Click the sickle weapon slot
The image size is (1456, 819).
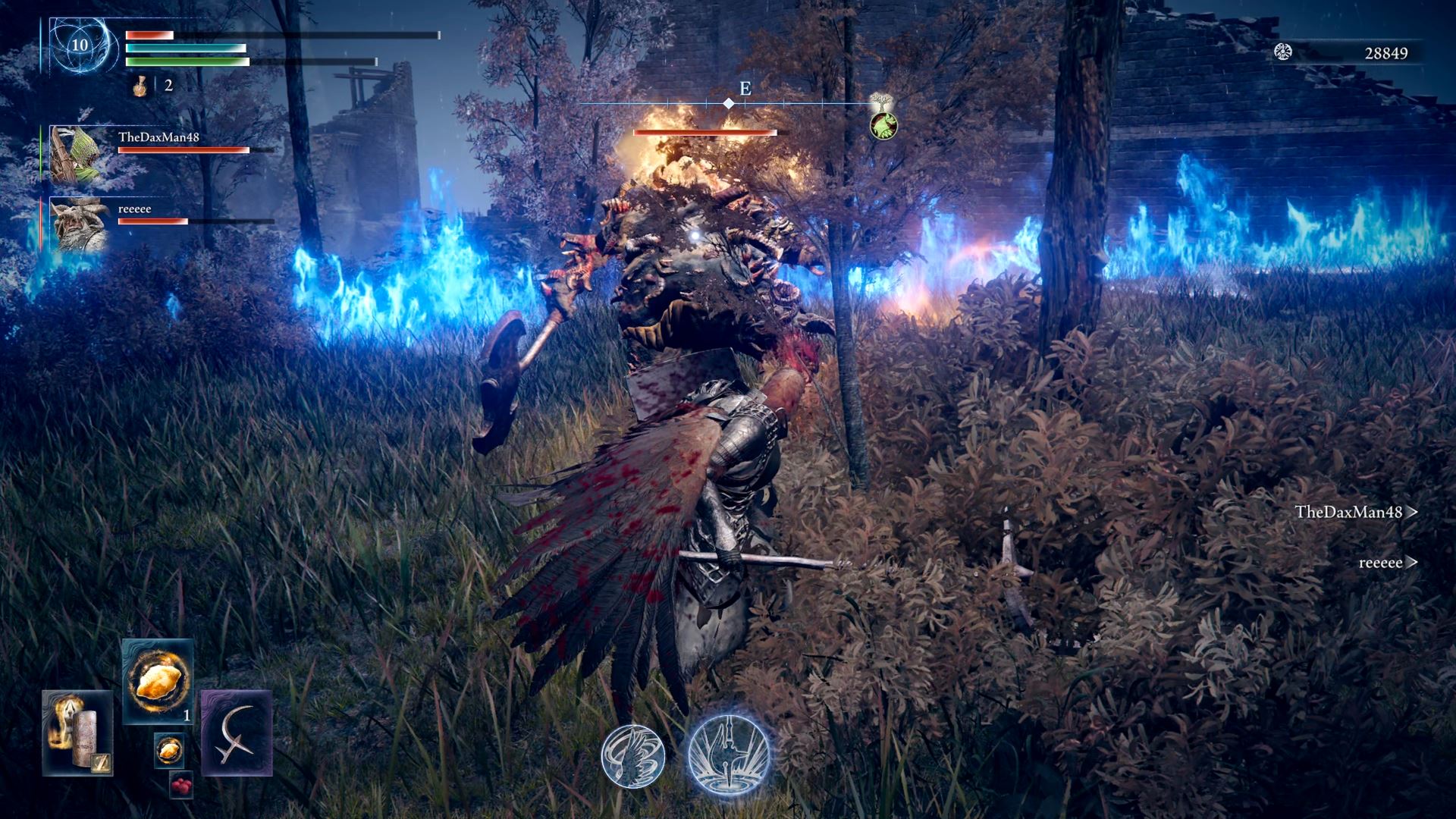click(x=237, y=733)
